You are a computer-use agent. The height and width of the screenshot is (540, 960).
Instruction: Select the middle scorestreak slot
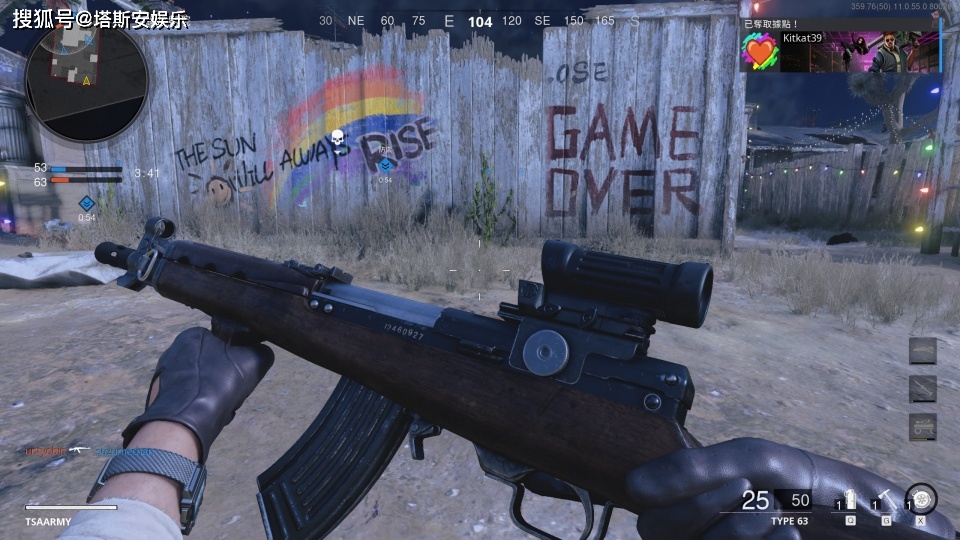coord(922,389)
